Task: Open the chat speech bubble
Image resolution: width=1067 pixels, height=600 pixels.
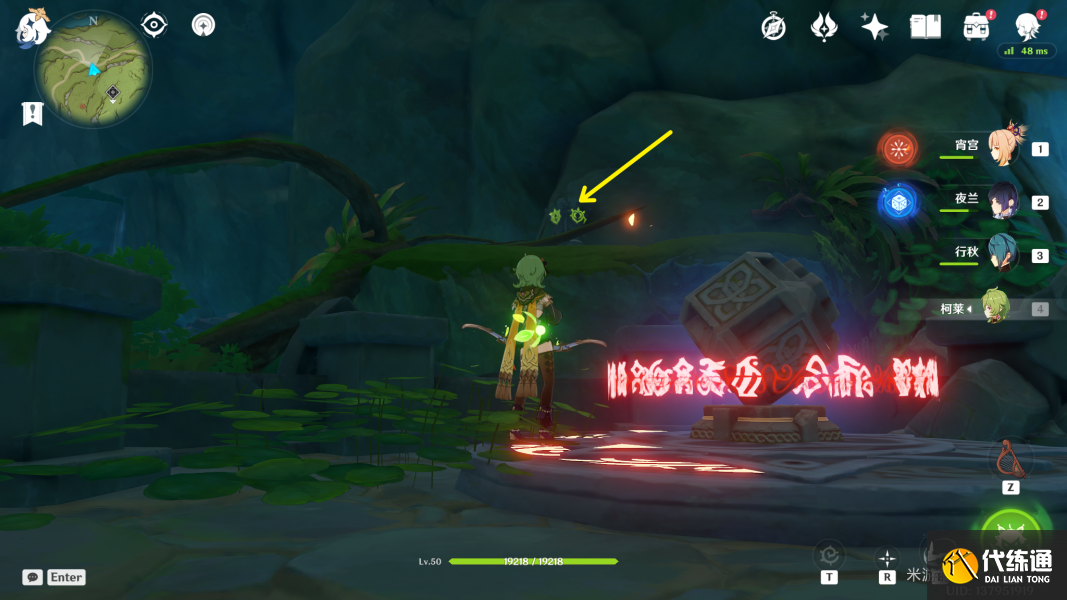Action: pos(32,577)
